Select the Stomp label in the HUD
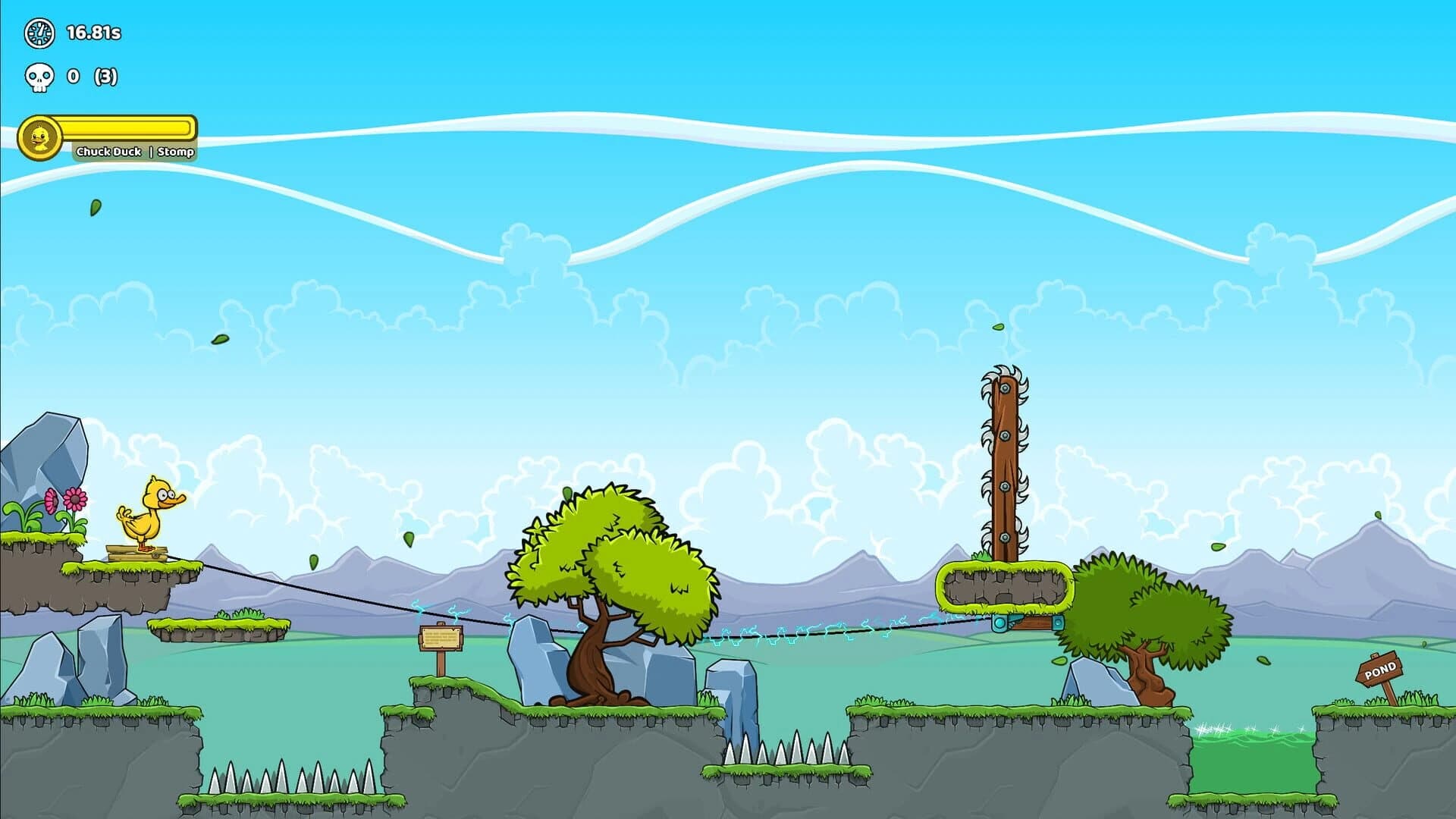This screenshot has height=819, width=1456. [x=175, y=151]
